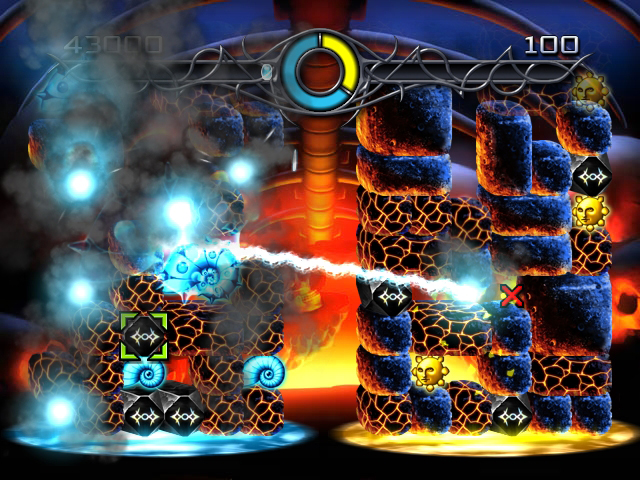Click the red X marker tile
The width and height of the screenshot is (640, 480).
coord(512,294)
